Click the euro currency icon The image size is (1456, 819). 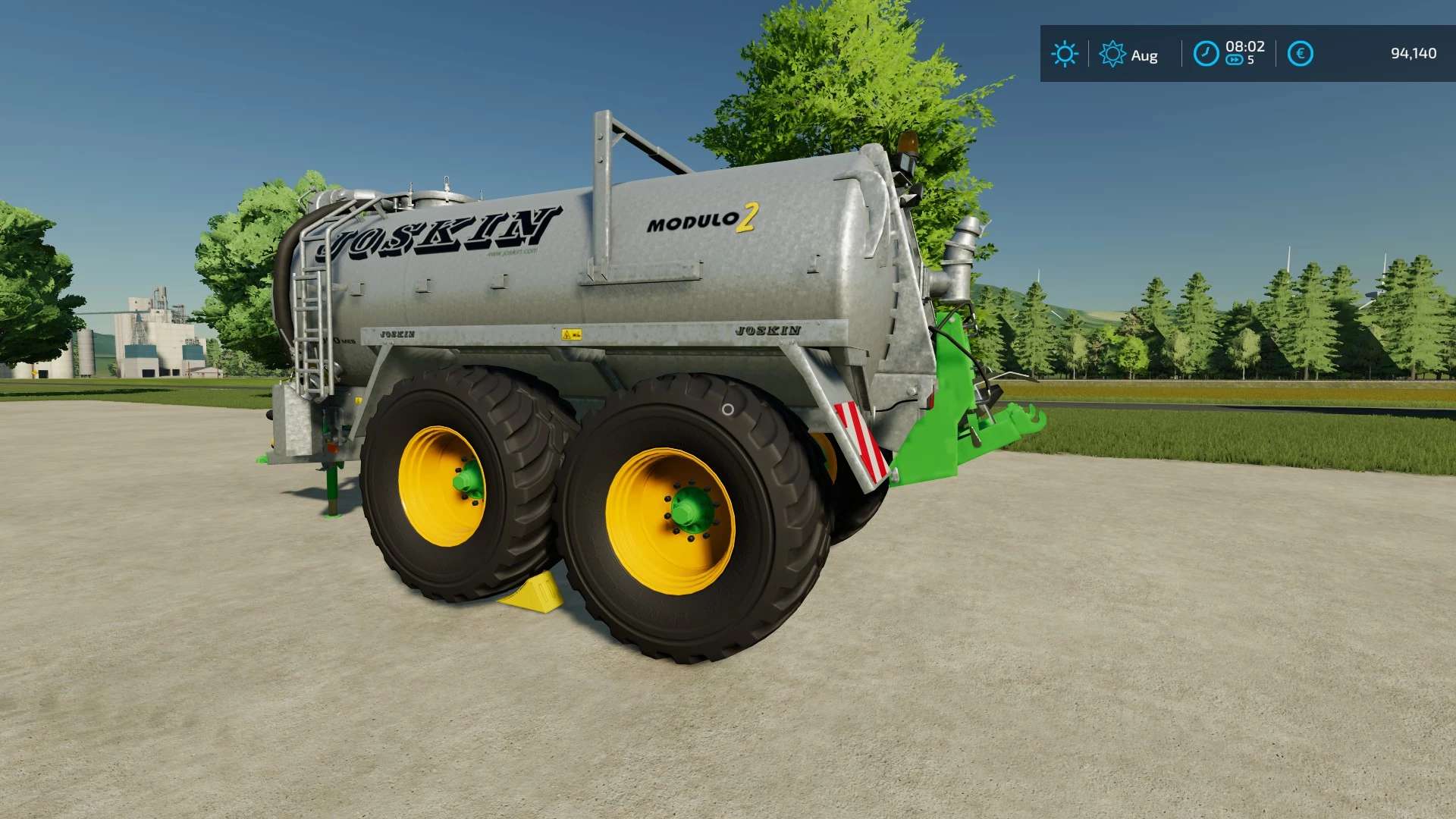pos(1300,54)
